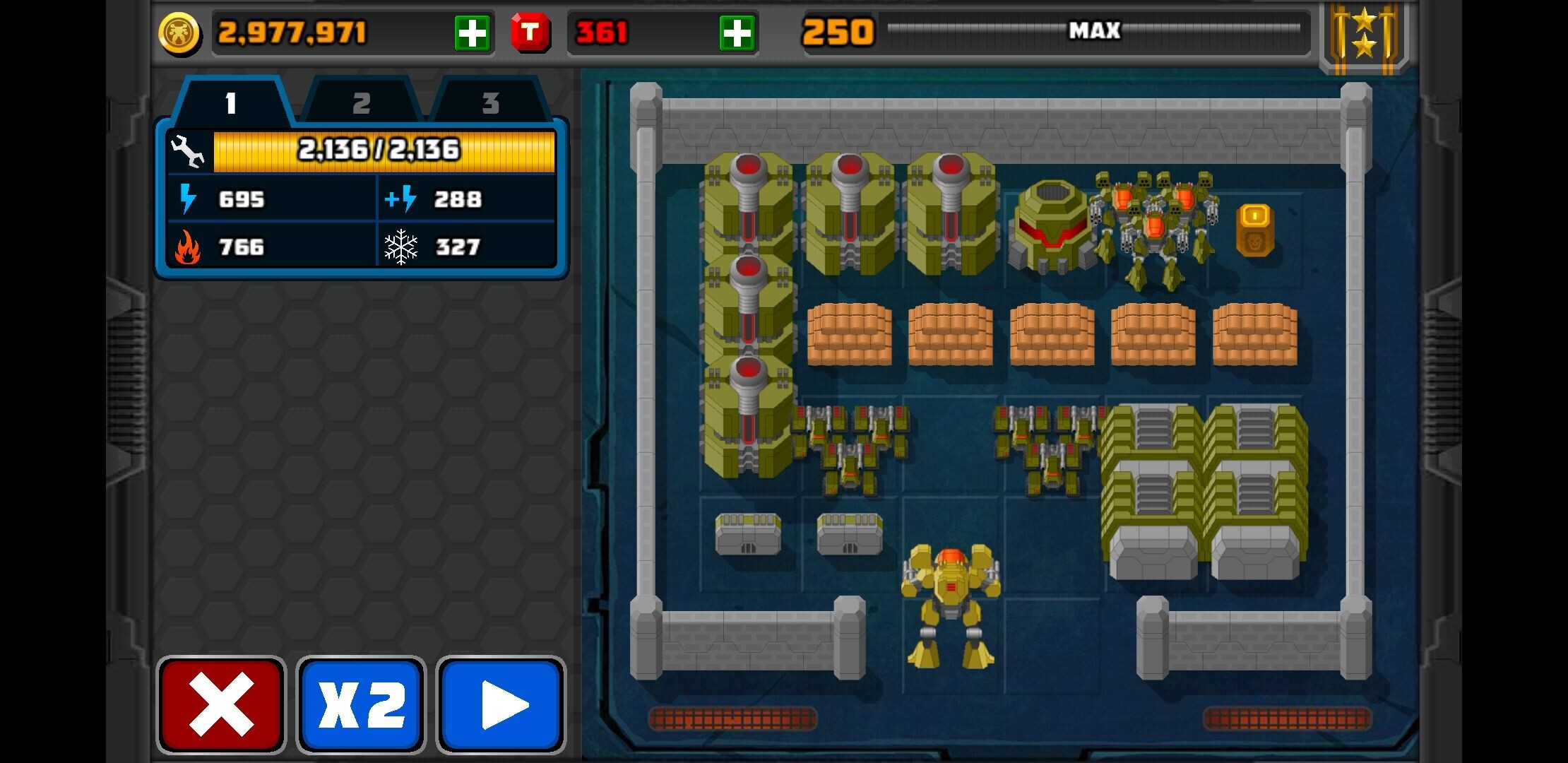The image size is (1568, 763).
Task: Open layout tab 3
Action: [490, 103]
